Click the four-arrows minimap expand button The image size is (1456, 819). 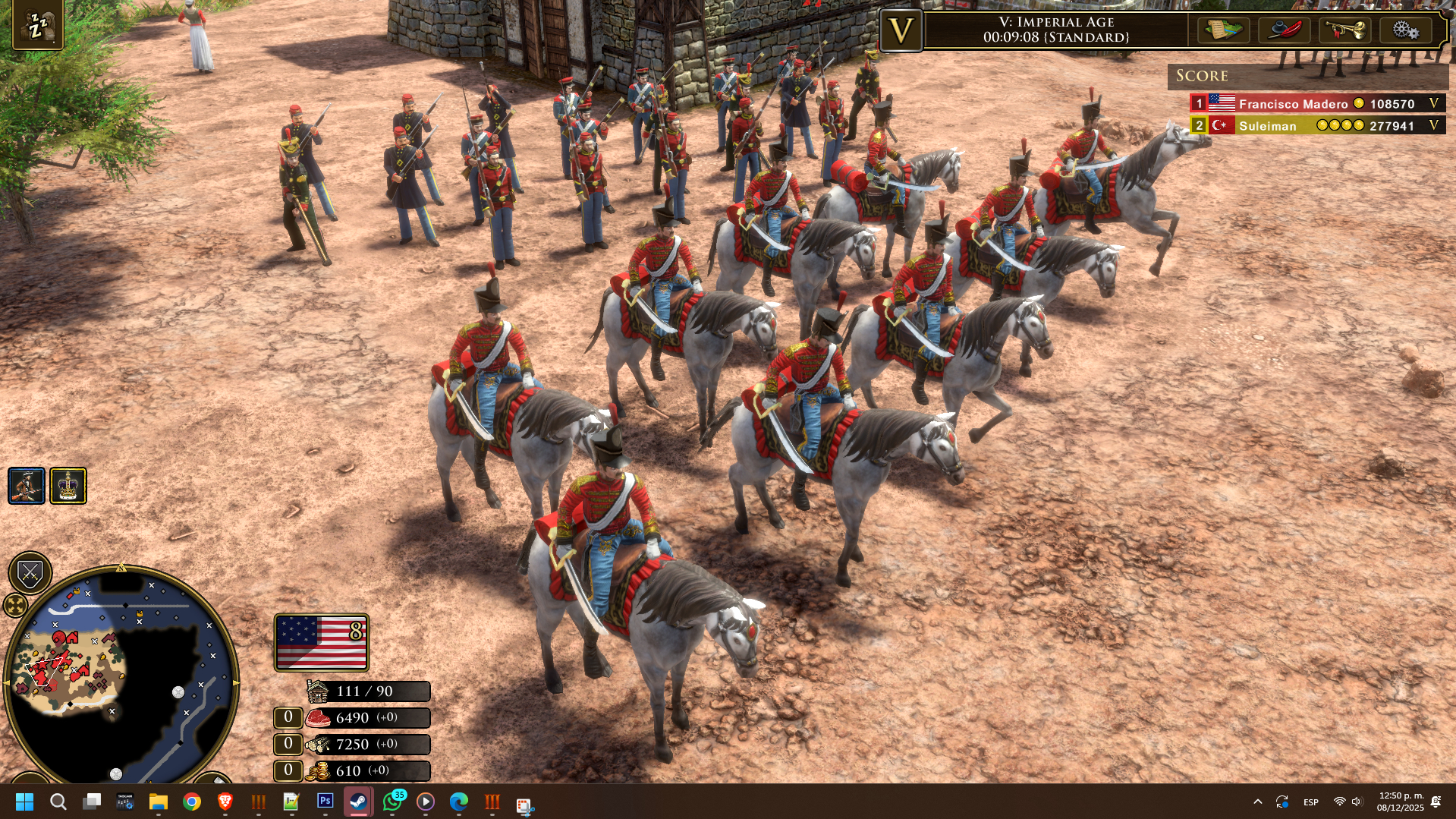click(x=15, y=605)
